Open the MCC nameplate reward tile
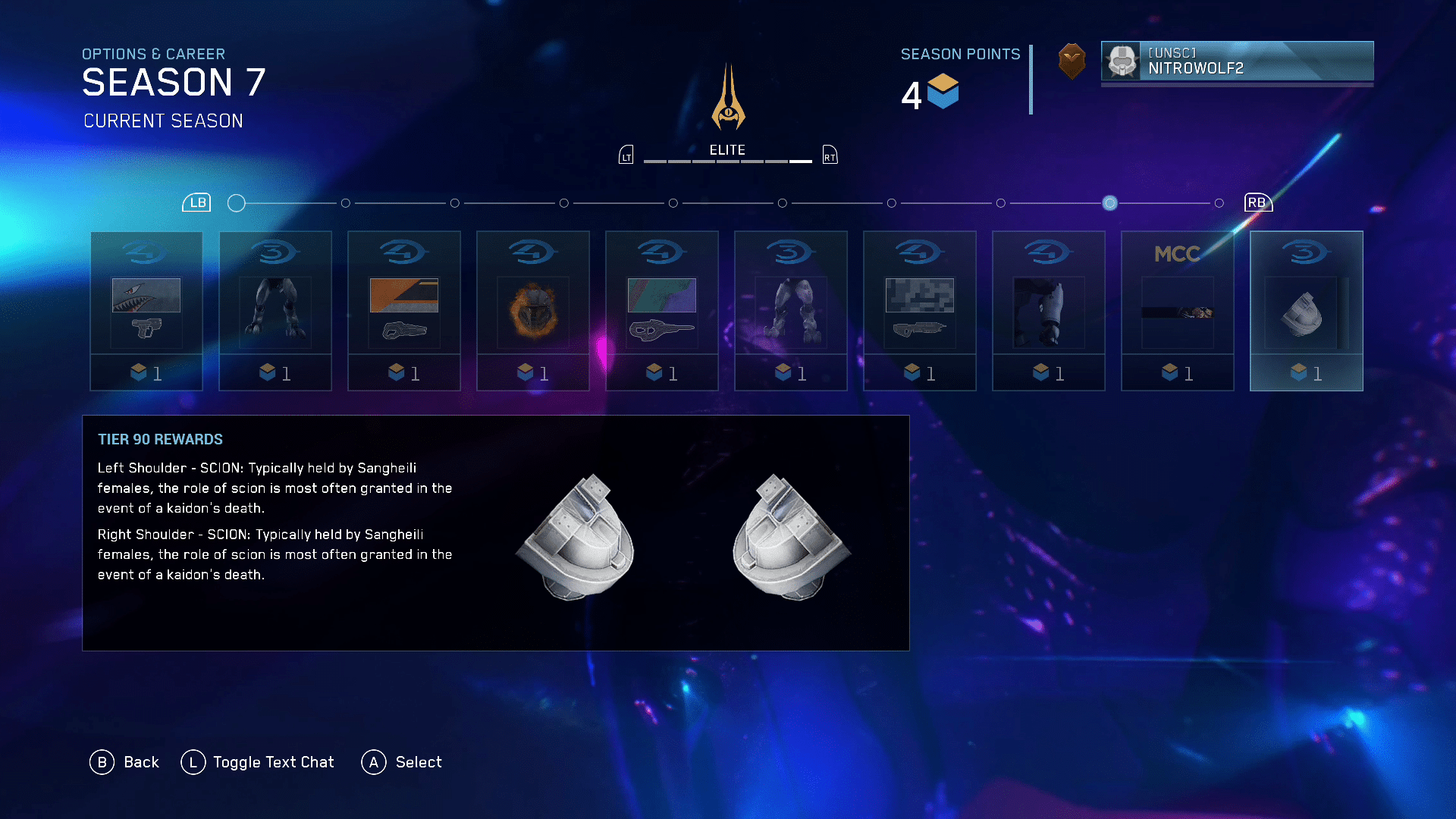This screenshot has height=819, width=1456. [x=1178, y=311]
